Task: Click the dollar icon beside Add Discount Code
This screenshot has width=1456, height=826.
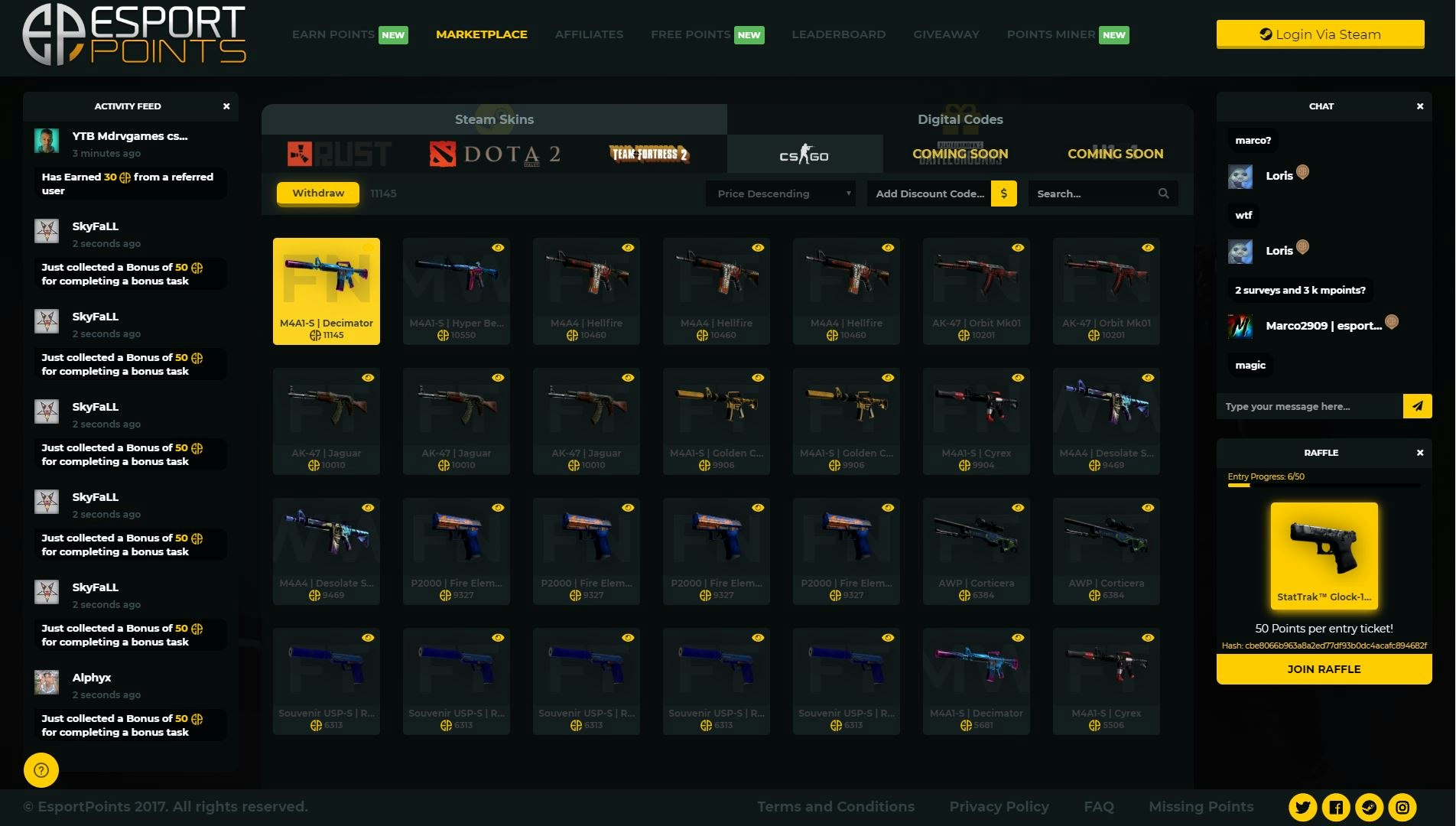Action: coord(1003,193)
